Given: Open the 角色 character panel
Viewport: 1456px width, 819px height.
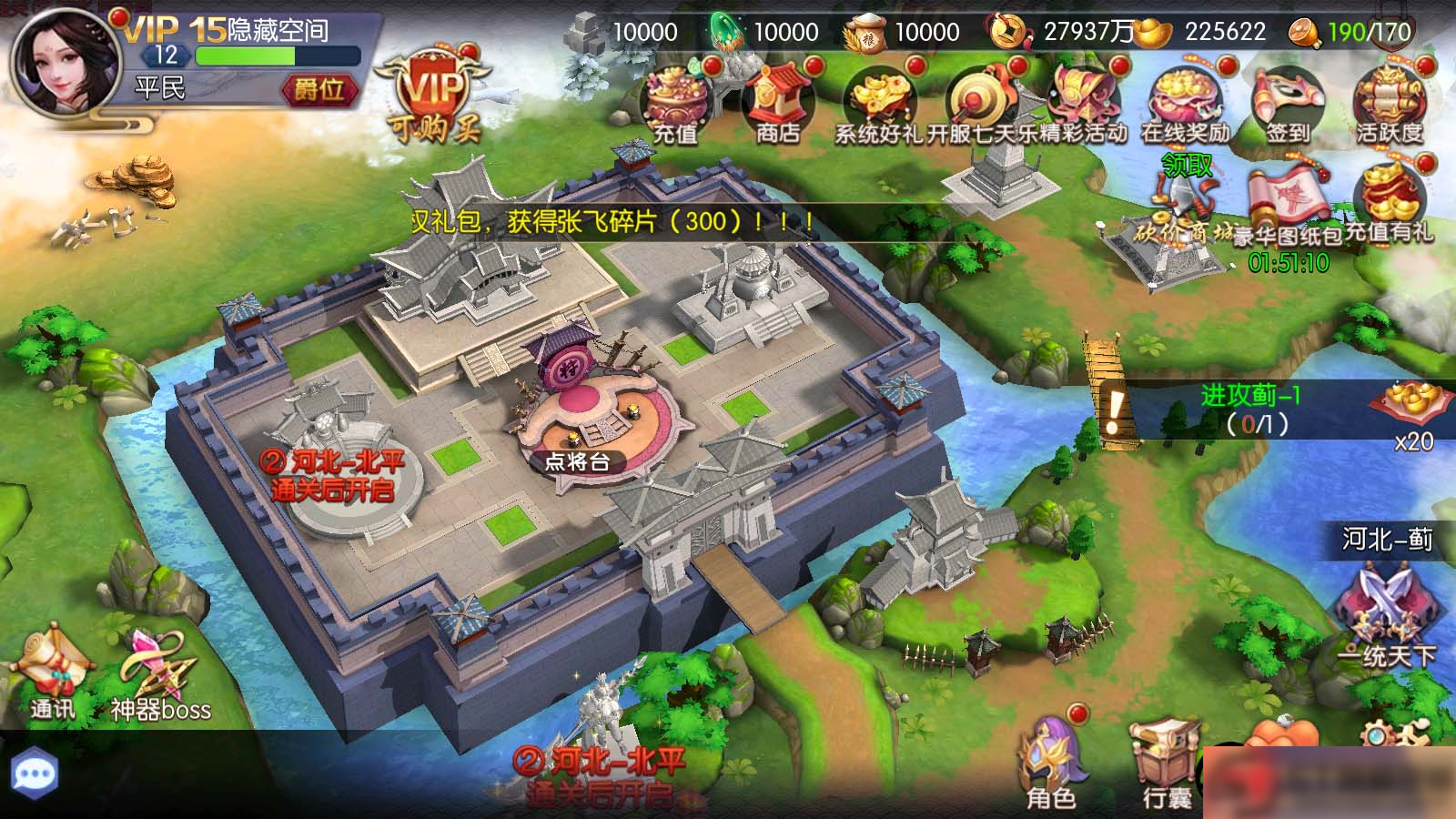Looking at the screenshot, I should (x=1051, y=755).
